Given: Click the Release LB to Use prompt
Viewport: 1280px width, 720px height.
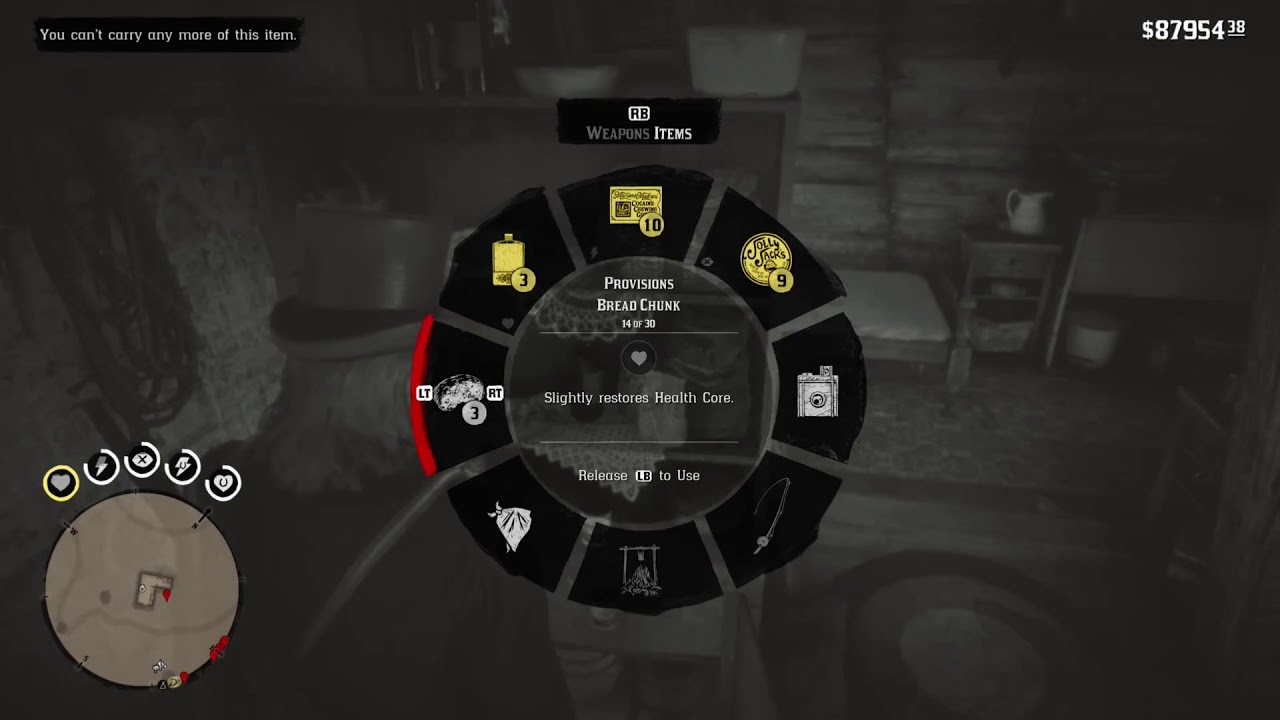Looking at the screenshot, I should tap(638, 475).
